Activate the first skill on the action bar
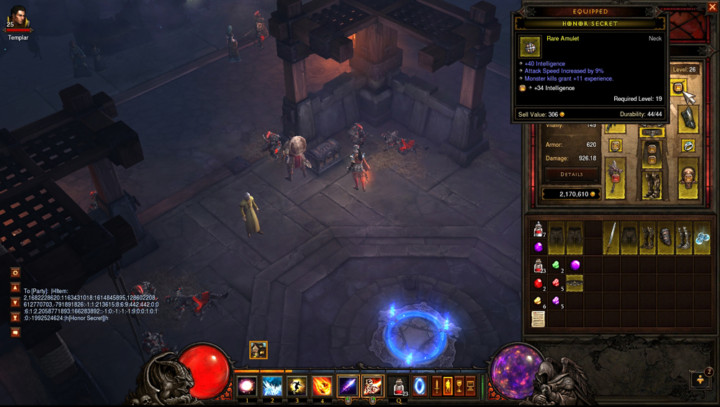Screen dimensions: 720x407 [x=246, y=386]
